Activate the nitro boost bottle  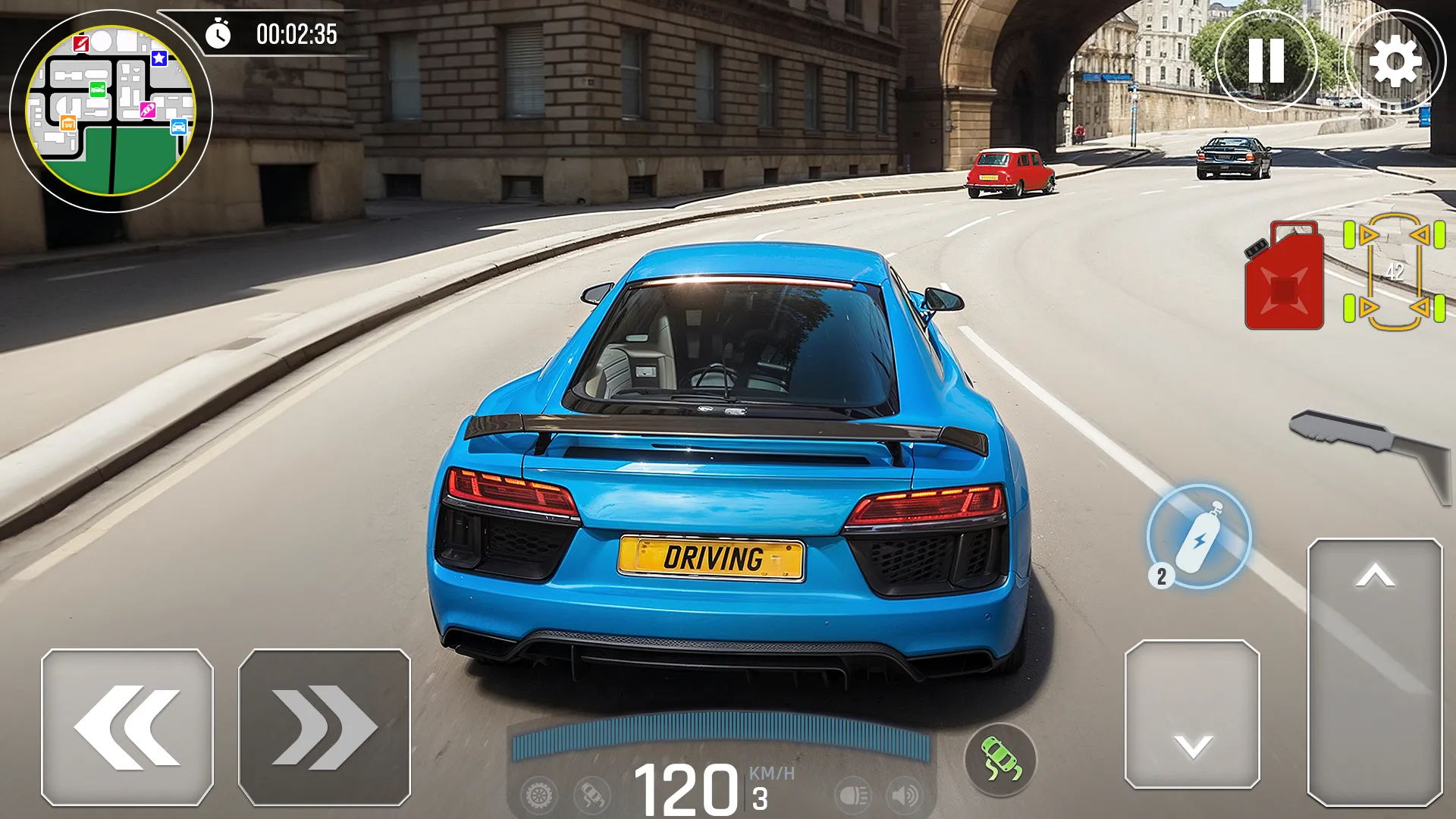1199,537
